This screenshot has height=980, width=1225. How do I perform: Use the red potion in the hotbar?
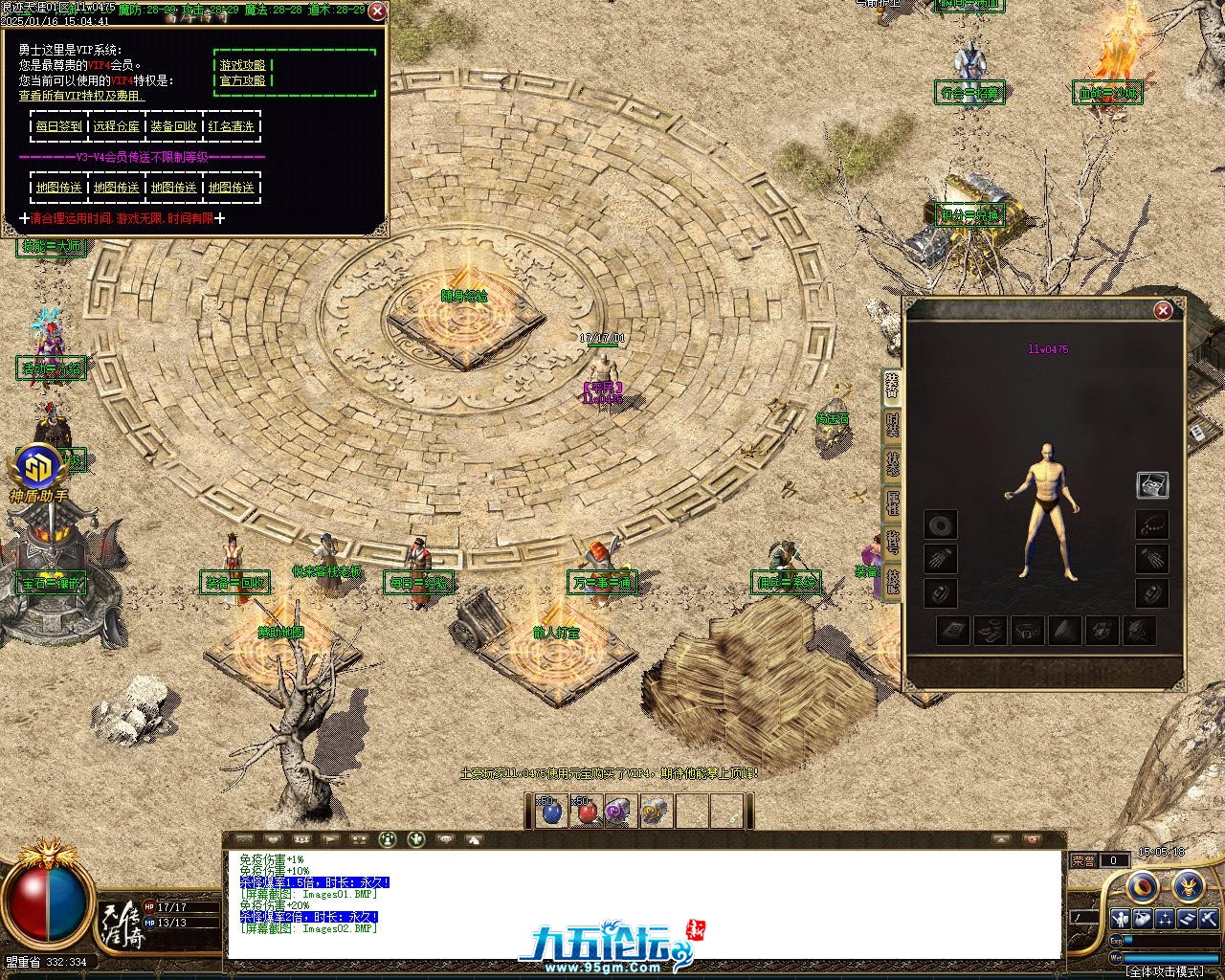[586, 813]
